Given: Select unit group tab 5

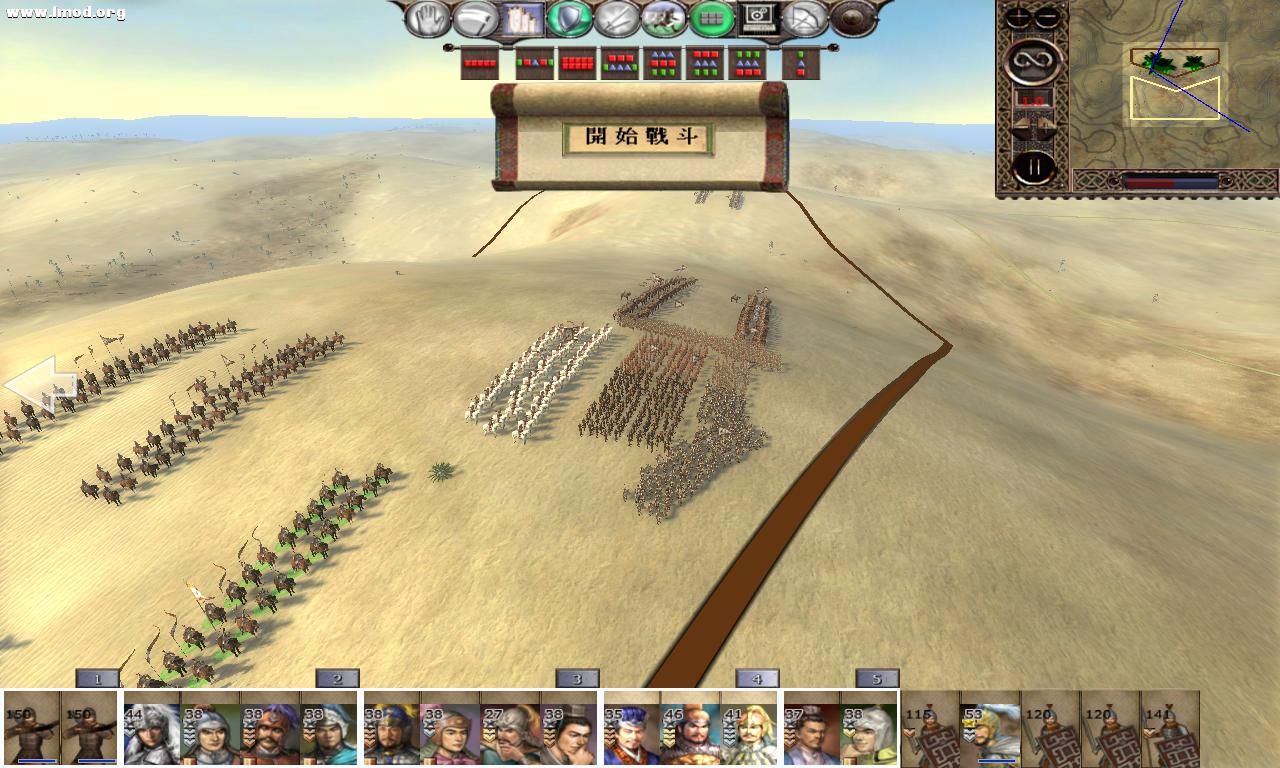Looking at the screenshot, I should click(x=876, y=678).
